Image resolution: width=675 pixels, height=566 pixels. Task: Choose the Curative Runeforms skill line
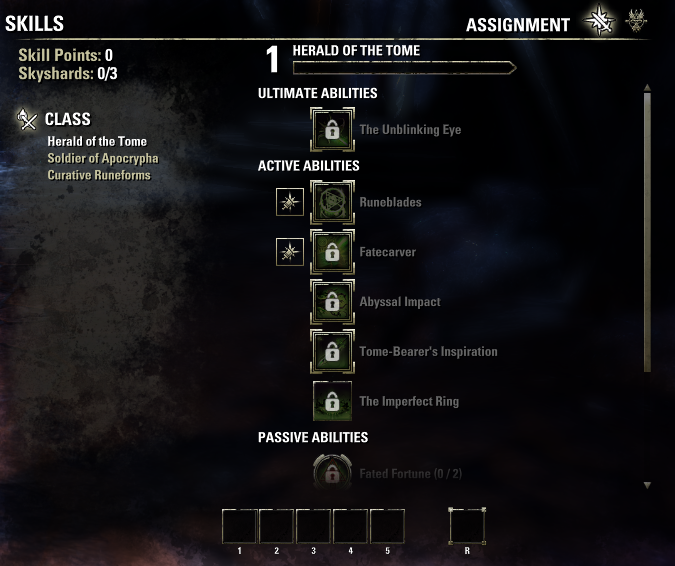tap(99, 175)
